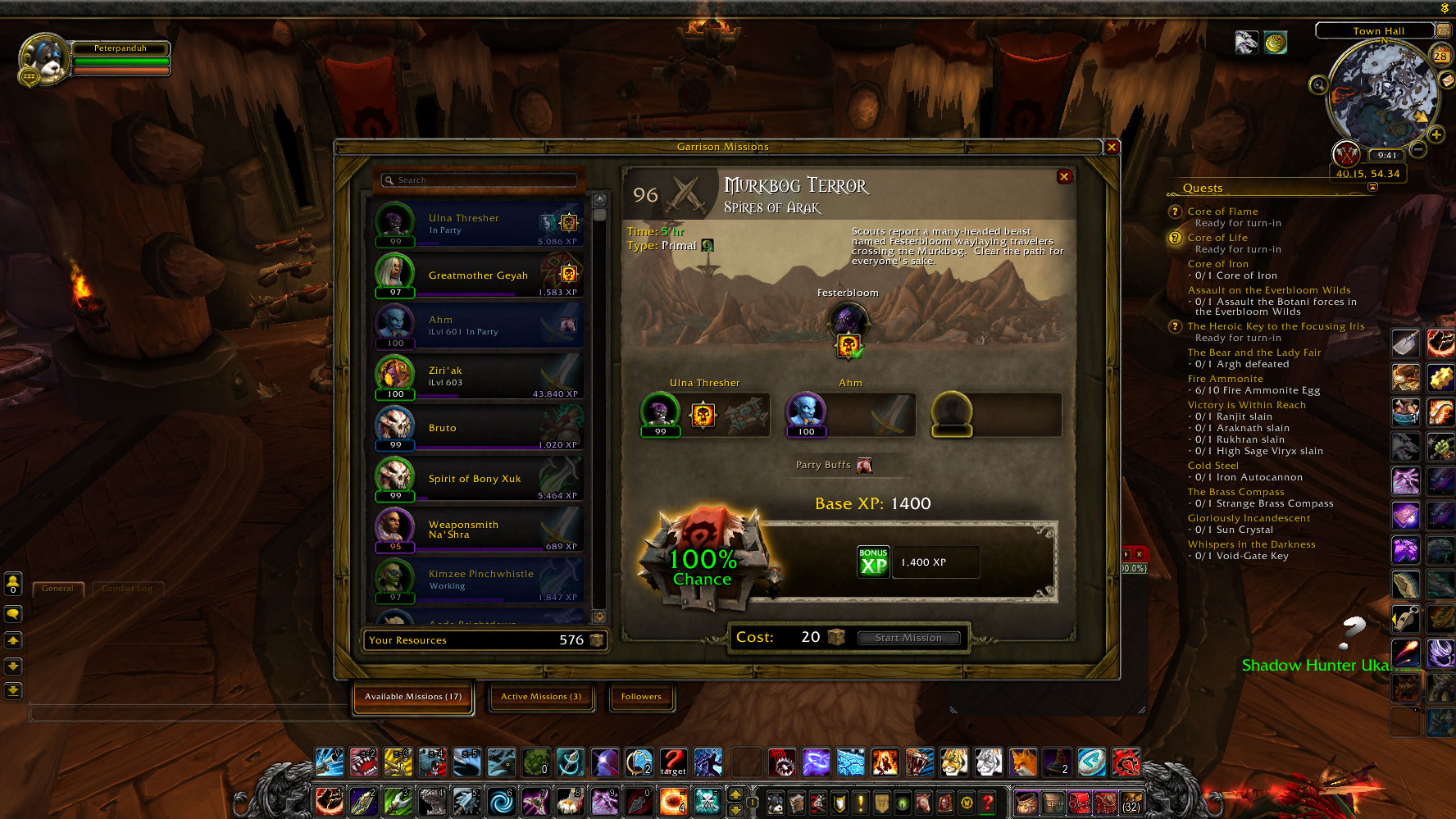
Task: Close the Garrison Missions window
Action: pyautogui.click(x=1112, y=148)
